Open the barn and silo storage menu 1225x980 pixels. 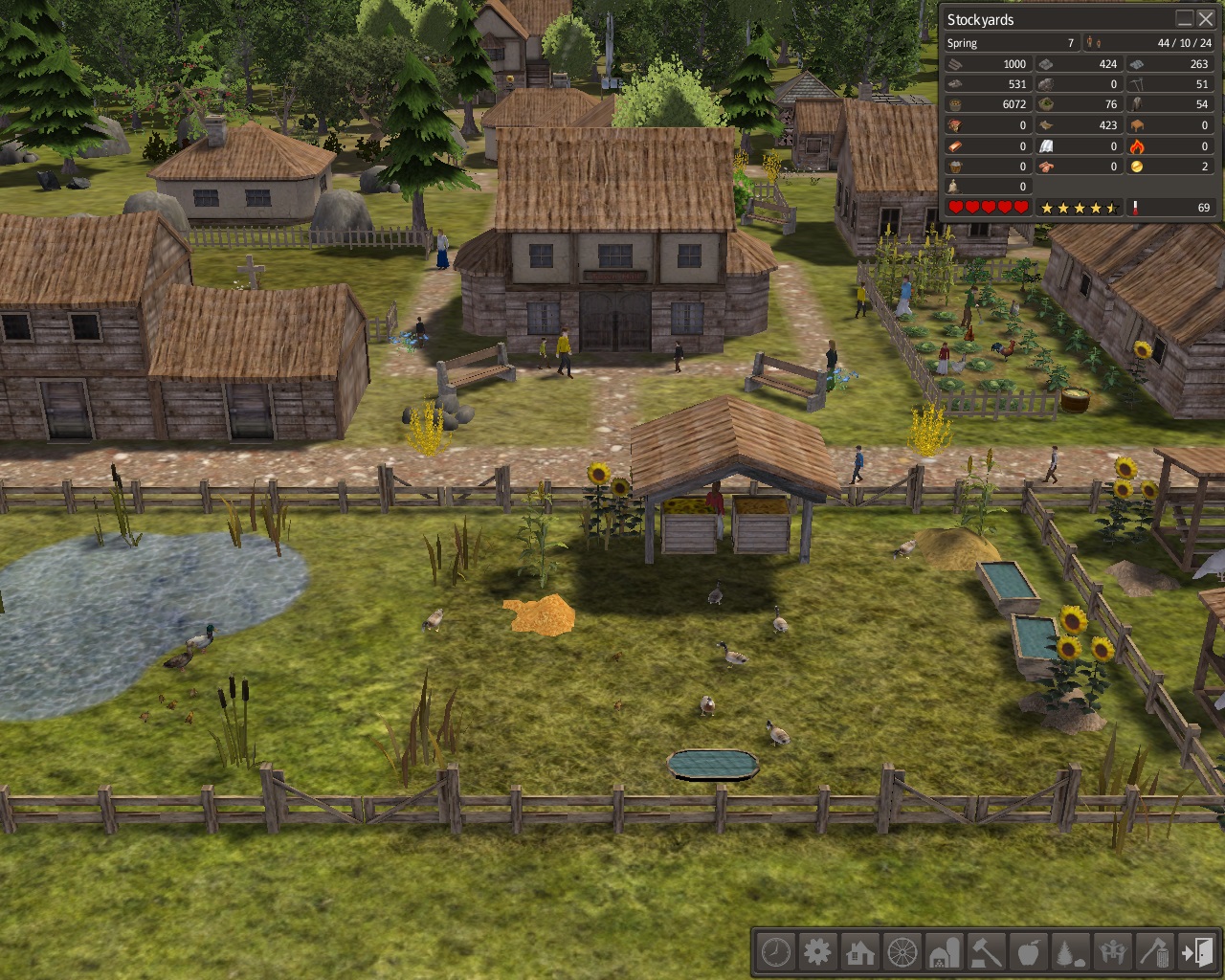[944, 952]
